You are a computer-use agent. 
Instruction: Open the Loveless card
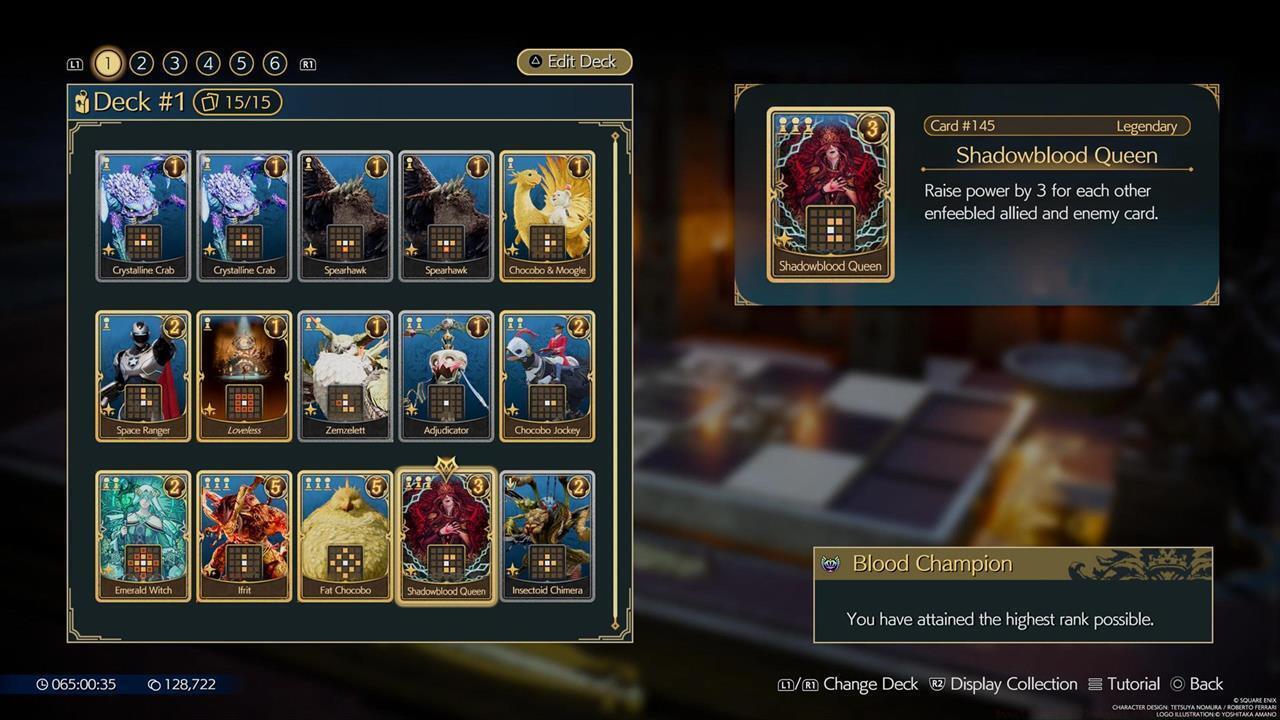tap(244, 375)
